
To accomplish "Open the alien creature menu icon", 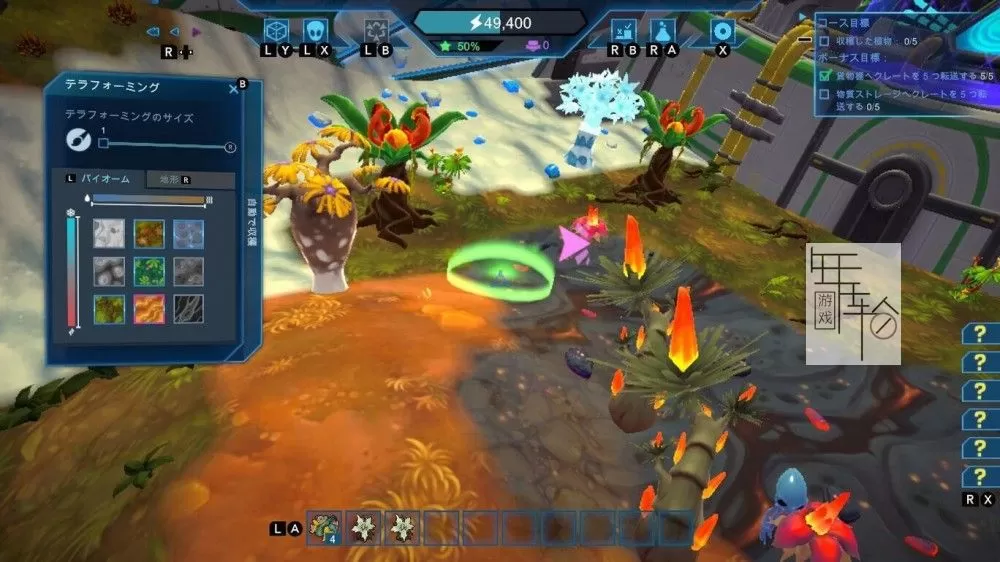I will [x=316, y=30].
